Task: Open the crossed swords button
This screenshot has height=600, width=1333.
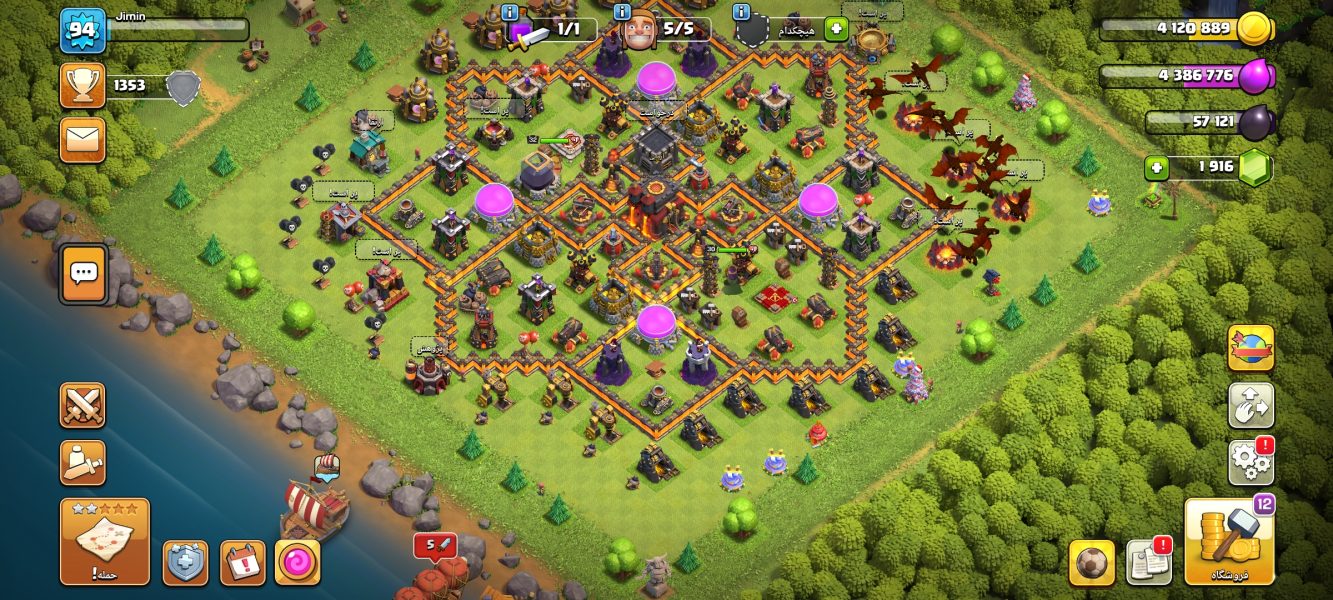Action: (x=82, y=405)
